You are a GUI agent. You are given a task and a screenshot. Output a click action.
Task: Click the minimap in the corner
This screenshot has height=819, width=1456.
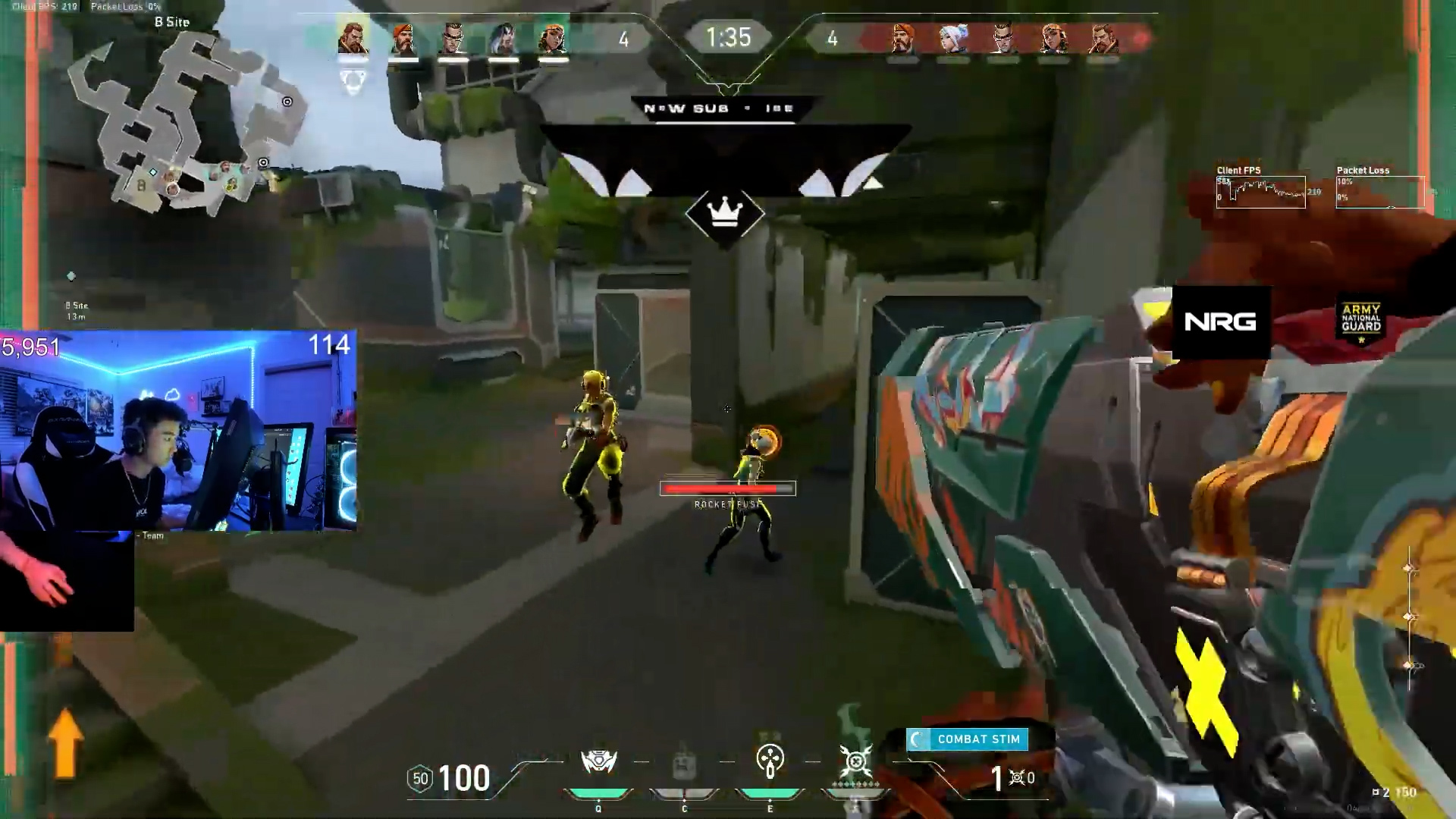[x=182, y=121]
